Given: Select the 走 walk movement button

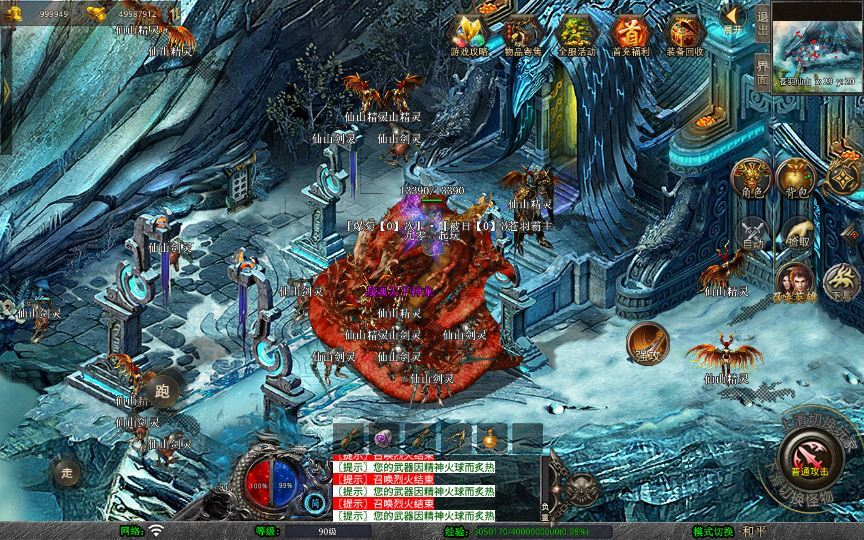Looking at the screenshot, I should (68, 471).
